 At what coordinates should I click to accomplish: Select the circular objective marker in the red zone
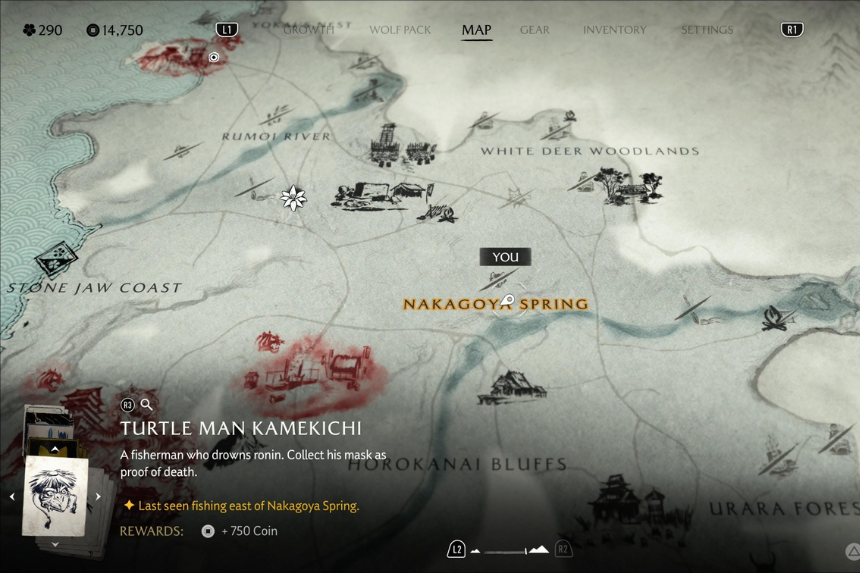(x=213, y=57)
